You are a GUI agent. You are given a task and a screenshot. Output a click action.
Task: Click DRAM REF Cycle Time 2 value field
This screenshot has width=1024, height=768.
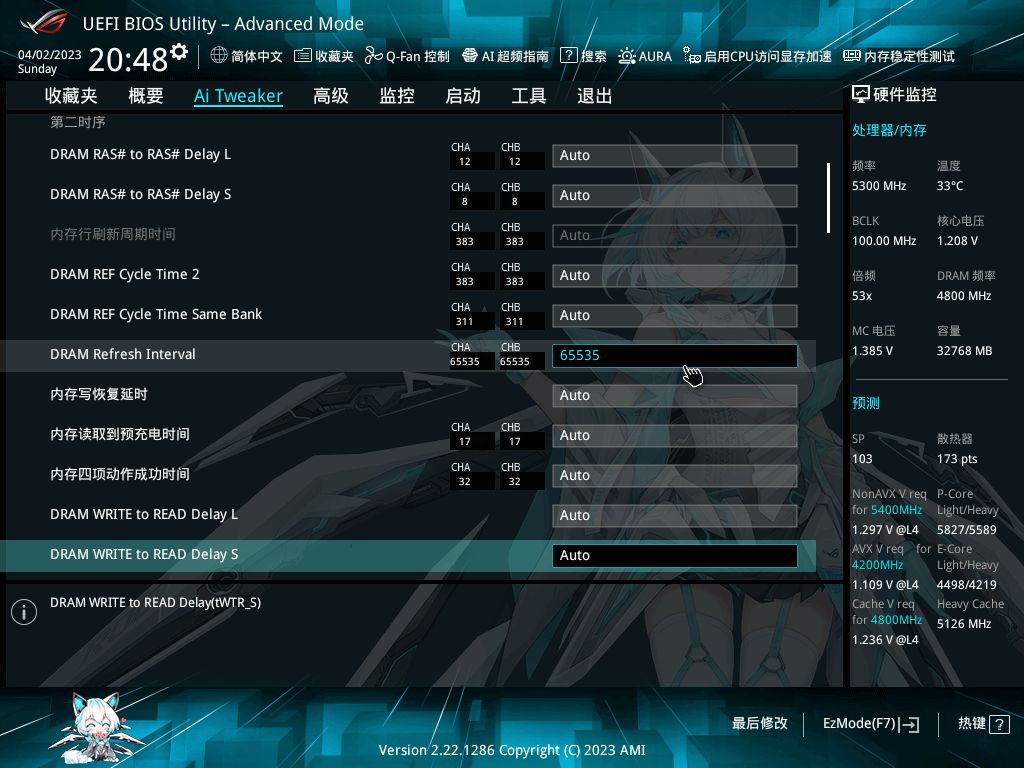click(674, 276)
